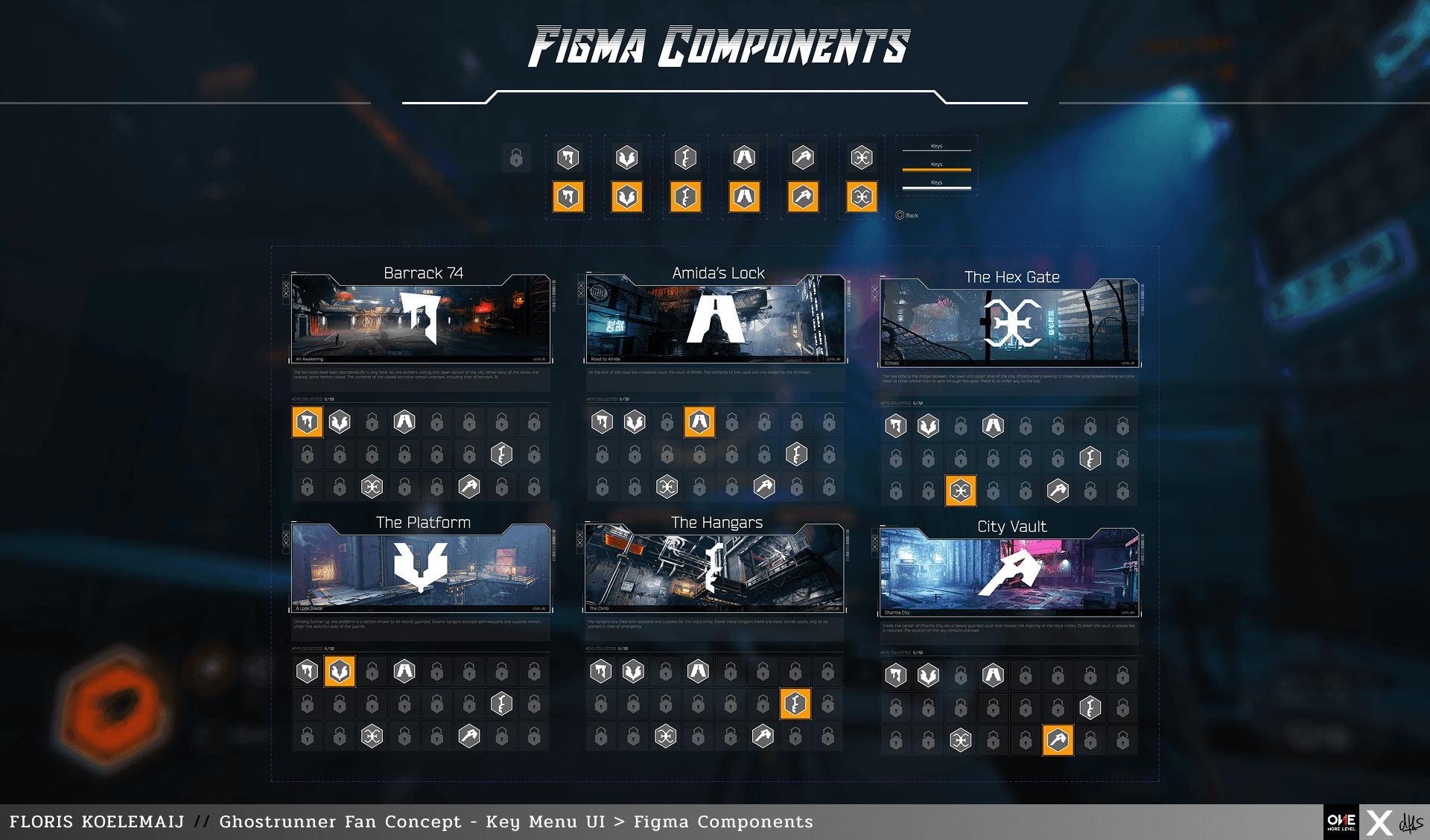The width and height of the screenshot is (1430, 840).
Task: Click the padlock icon left of the key selector row
Action: (517, 157)
